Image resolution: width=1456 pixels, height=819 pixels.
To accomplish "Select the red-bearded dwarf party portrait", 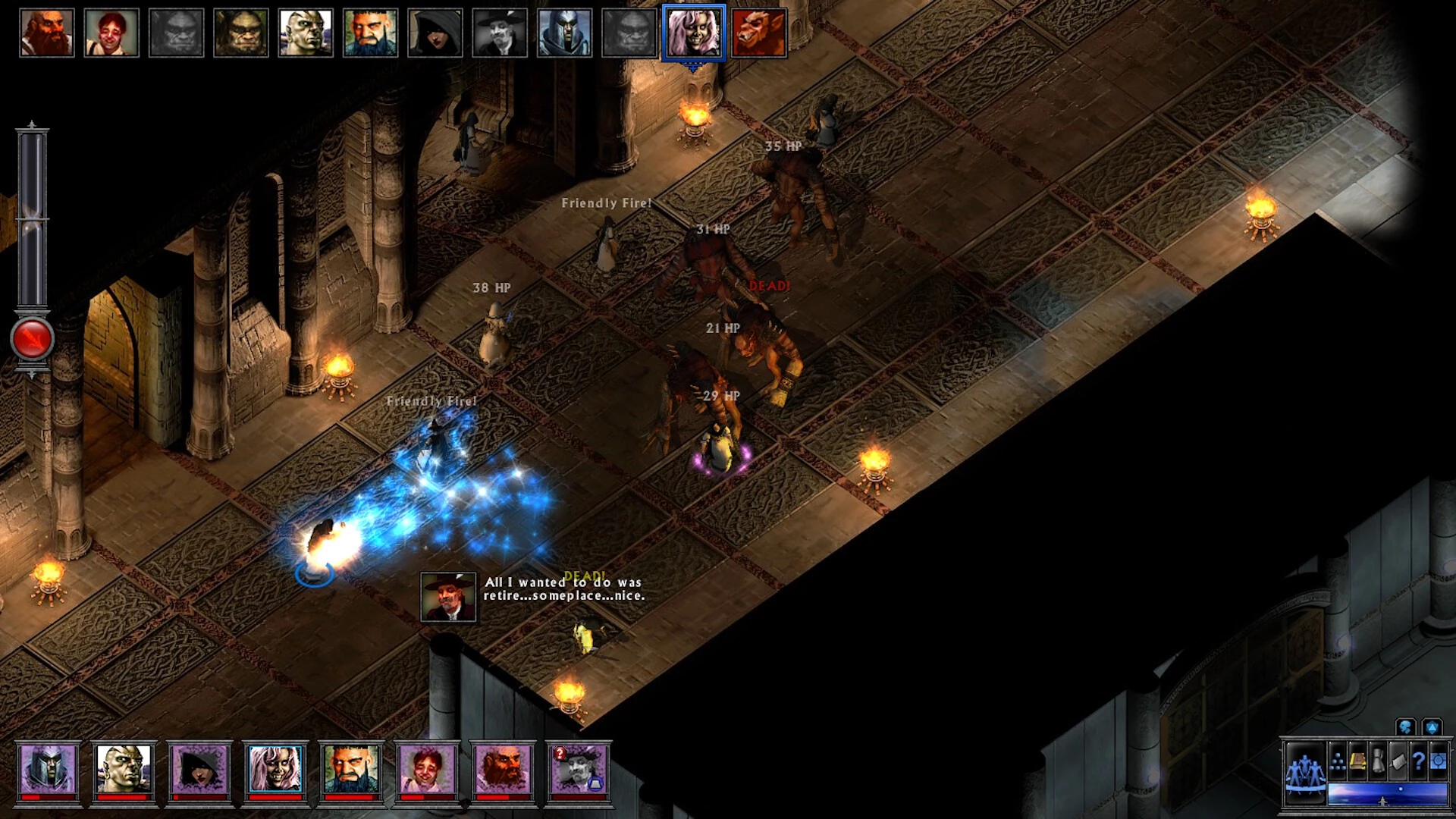I will (502, 769).
